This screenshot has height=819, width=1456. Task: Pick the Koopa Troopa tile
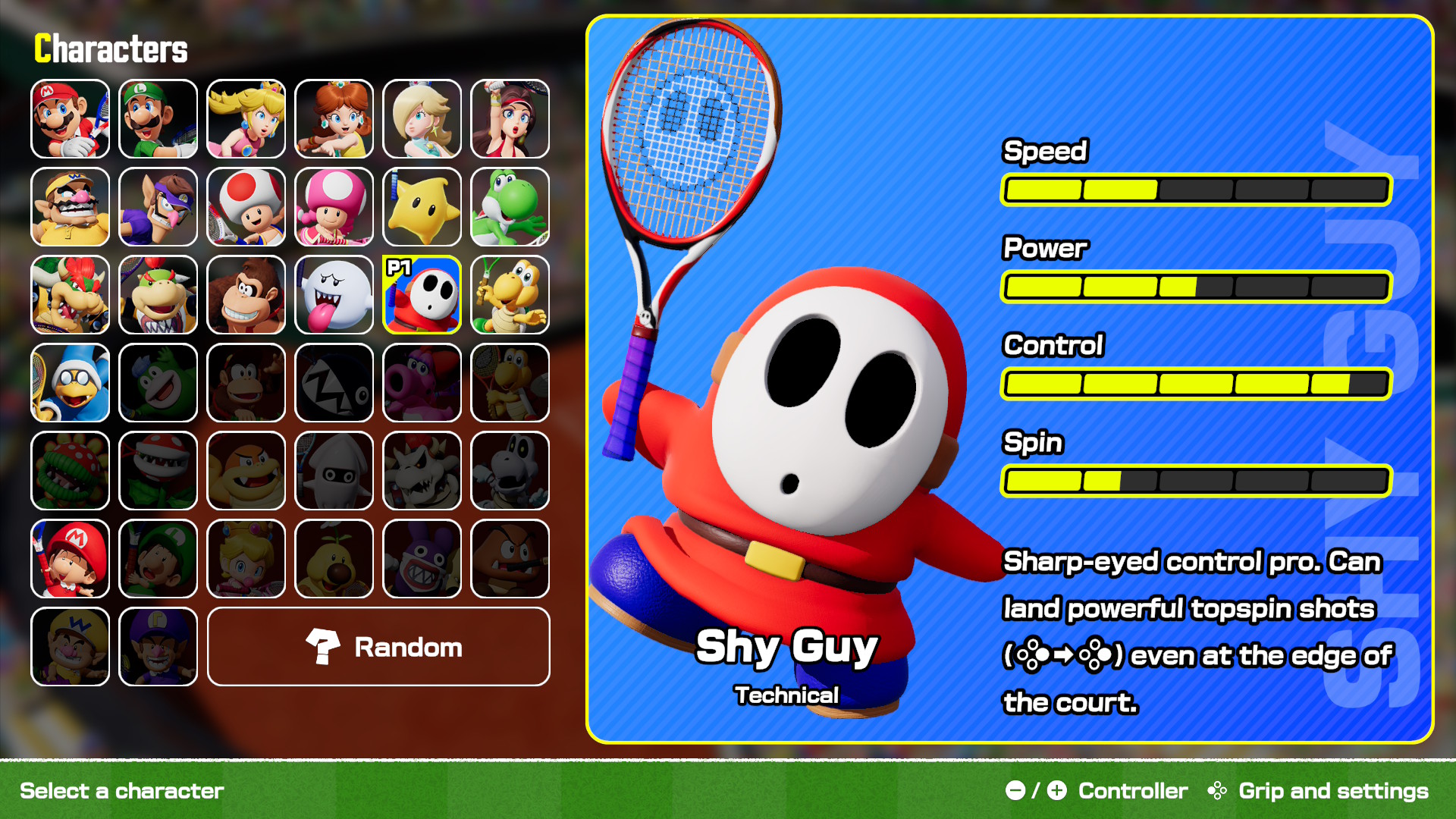510,295
